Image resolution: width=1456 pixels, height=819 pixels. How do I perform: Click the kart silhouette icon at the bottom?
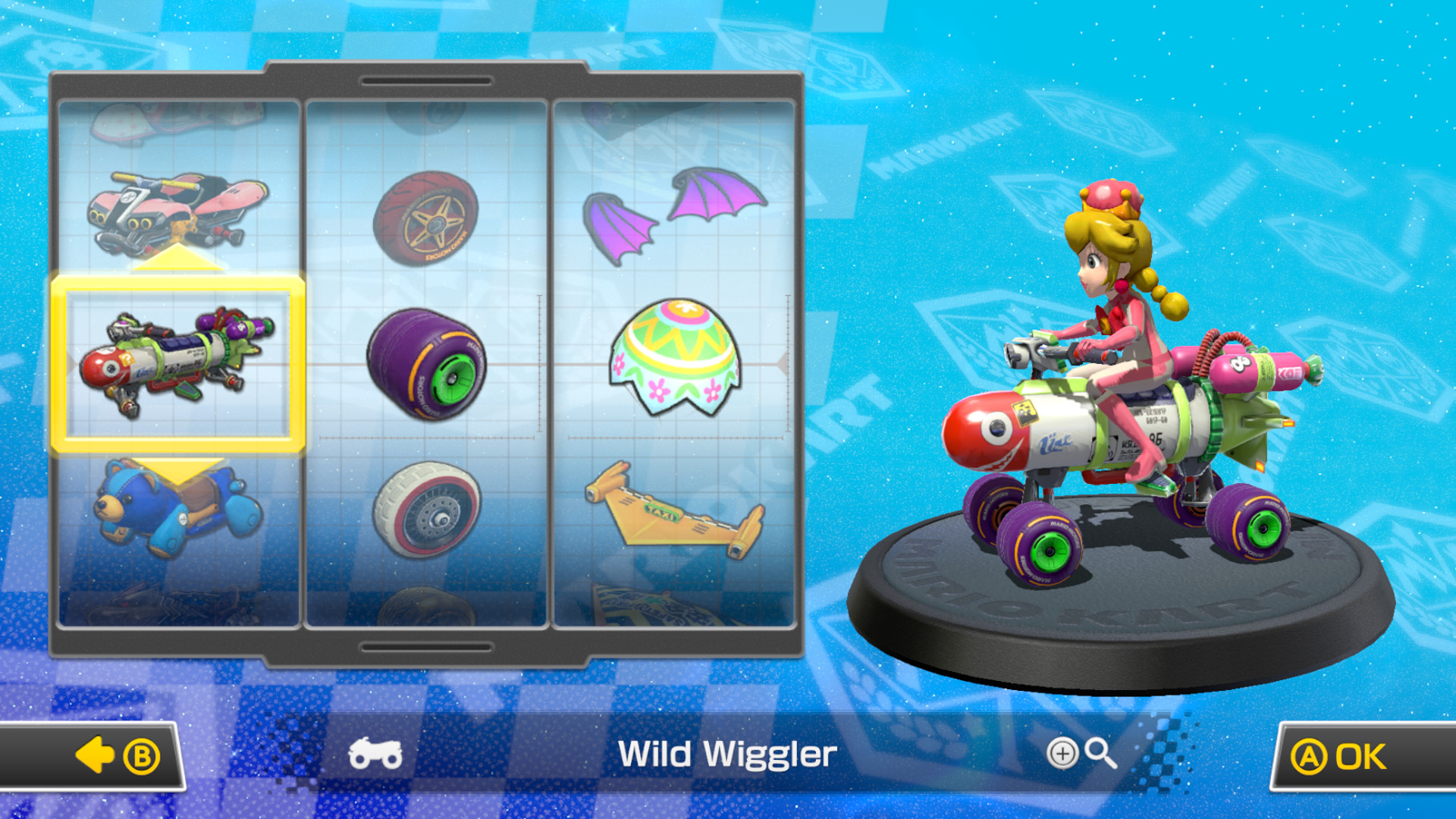(377, 753)
